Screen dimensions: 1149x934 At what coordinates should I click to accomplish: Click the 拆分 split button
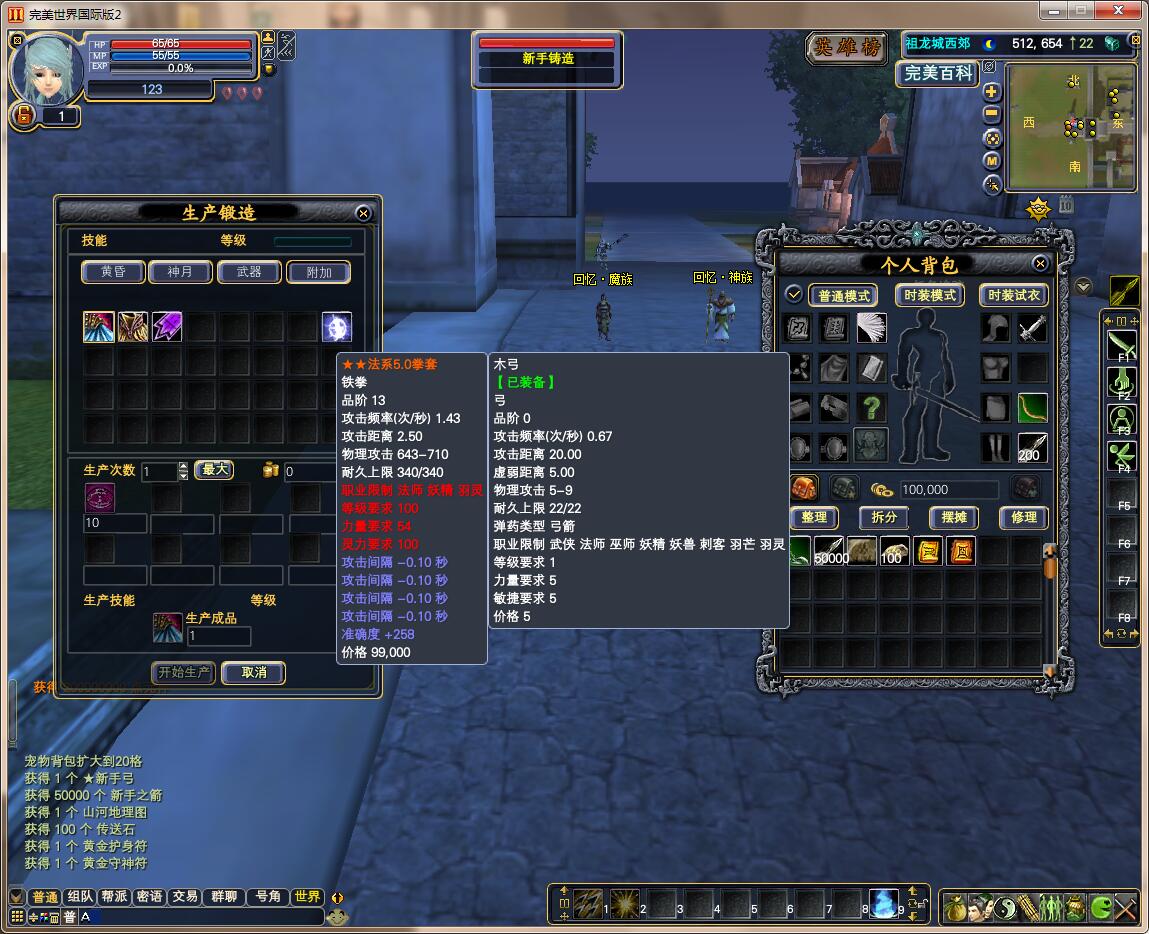pos(884,517)
